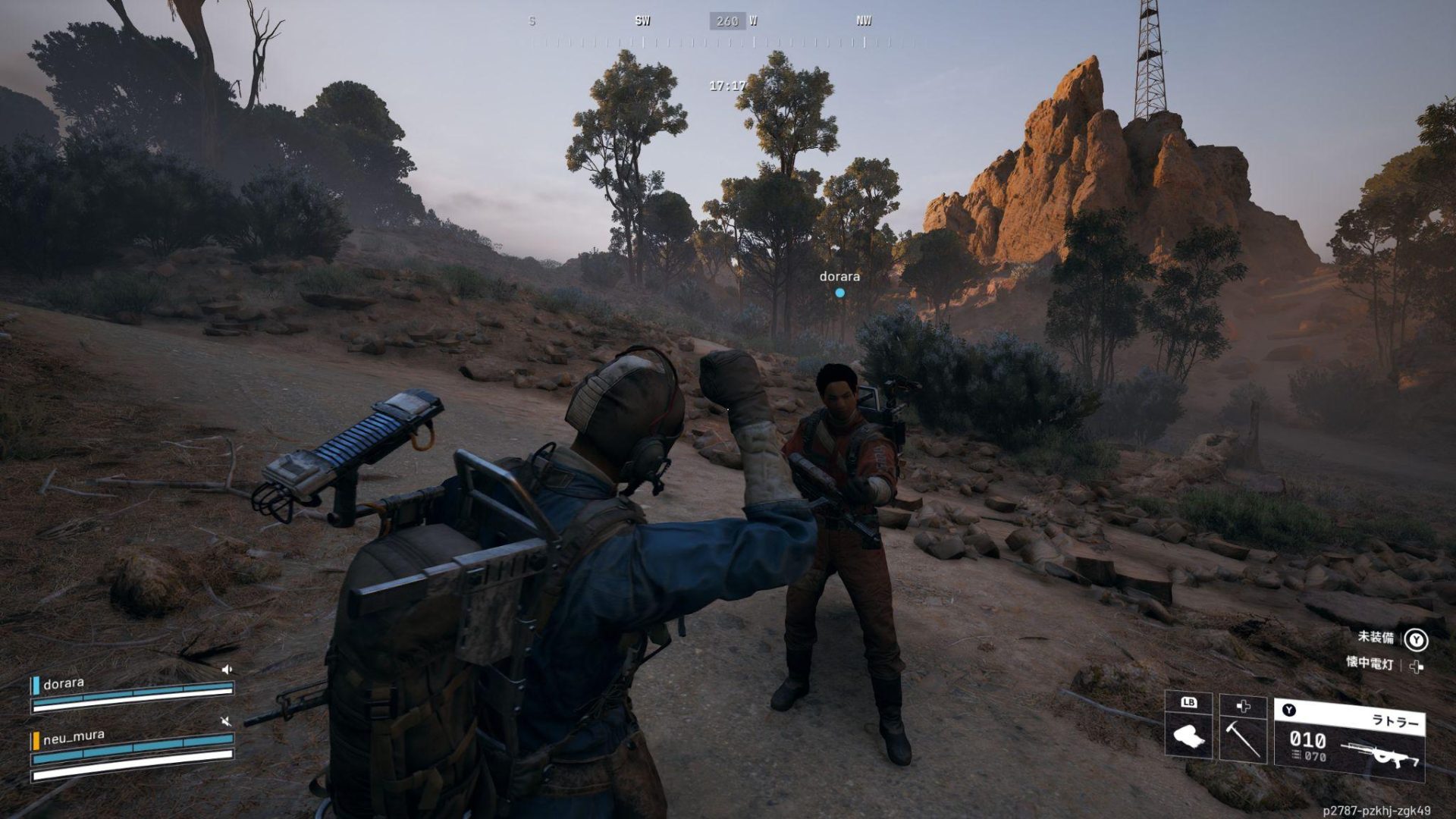Click the dorara teammate marker dot
1456x819 pixels.
point(839,293)
